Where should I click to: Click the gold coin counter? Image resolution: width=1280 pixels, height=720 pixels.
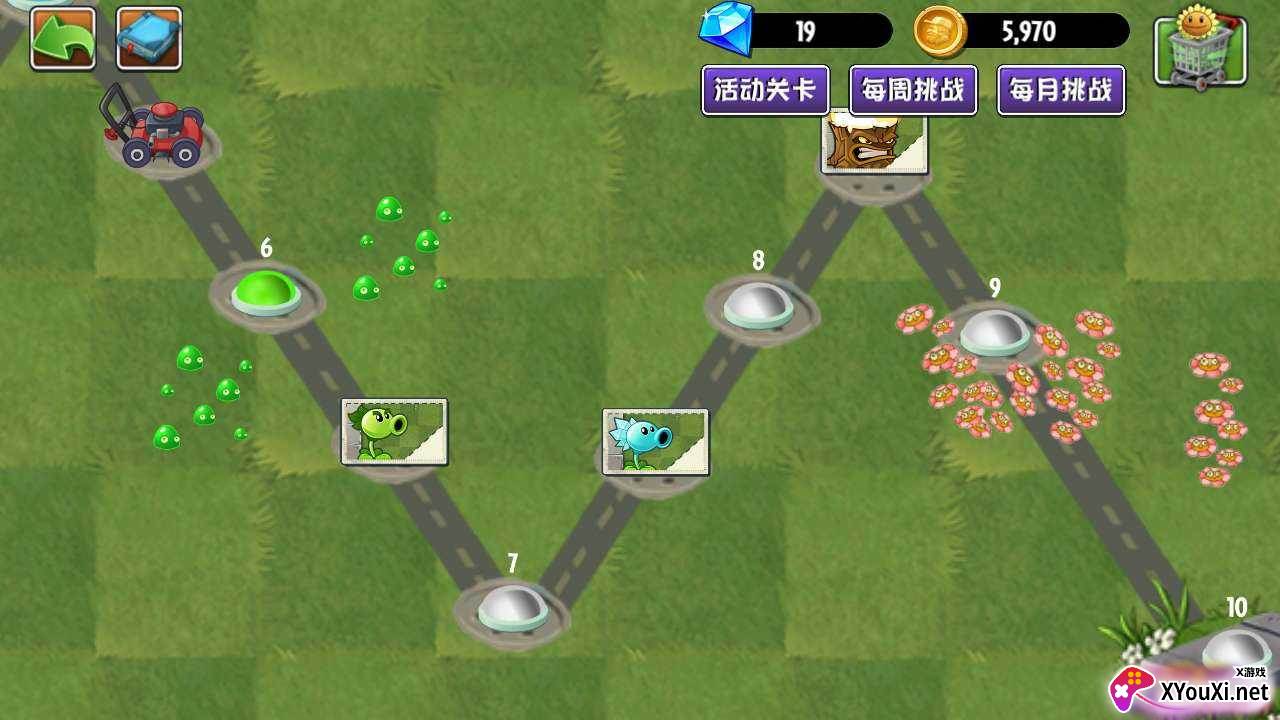1010,31
